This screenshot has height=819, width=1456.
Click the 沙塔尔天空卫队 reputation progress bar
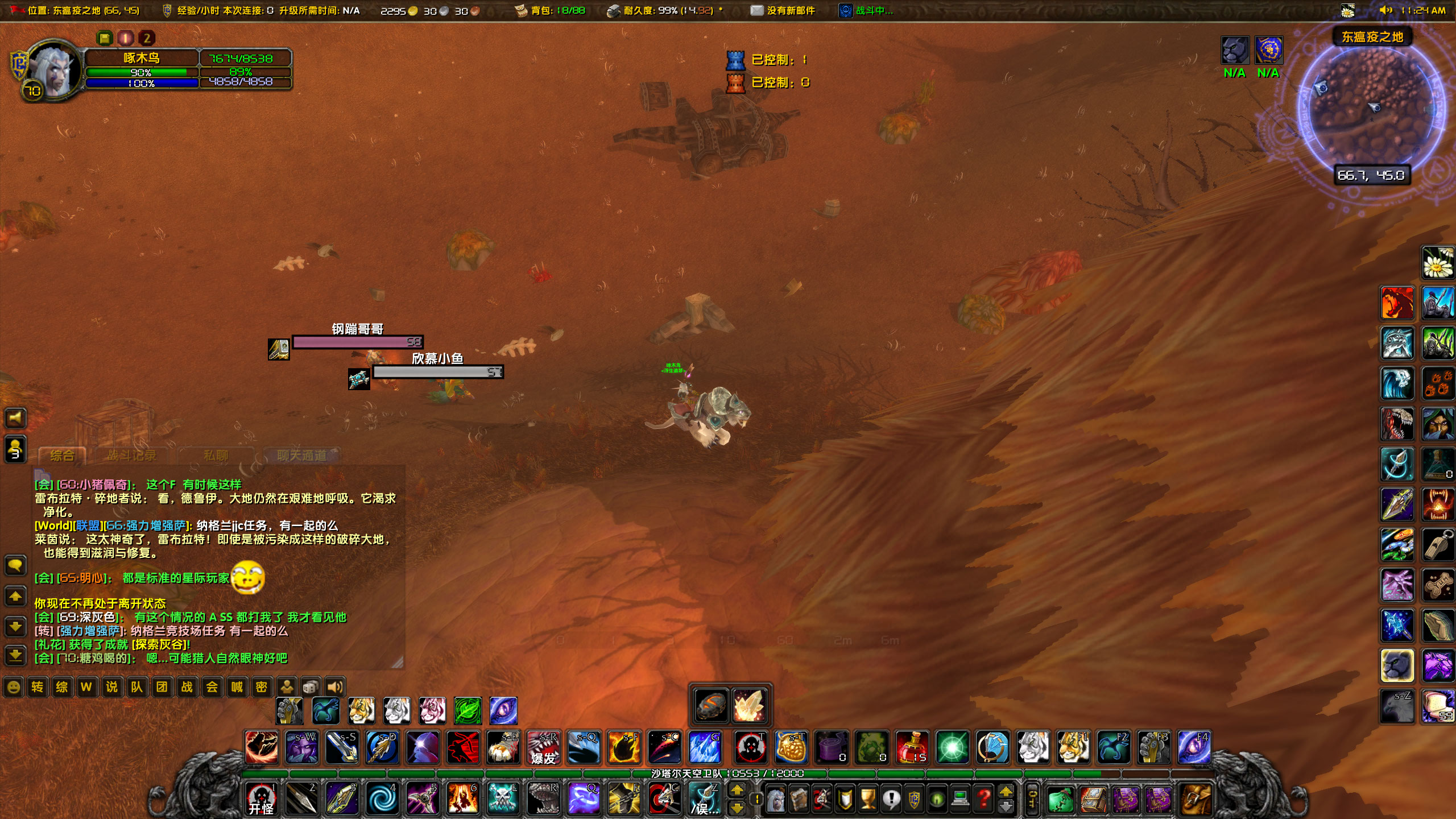(x=728, y=772)
